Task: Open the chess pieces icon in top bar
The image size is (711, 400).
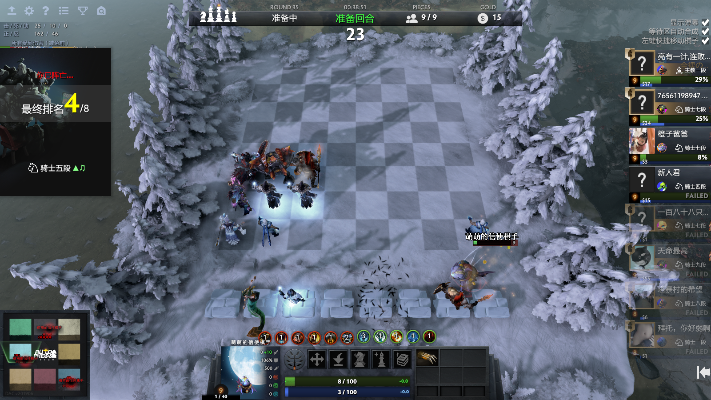Action: 219,16
